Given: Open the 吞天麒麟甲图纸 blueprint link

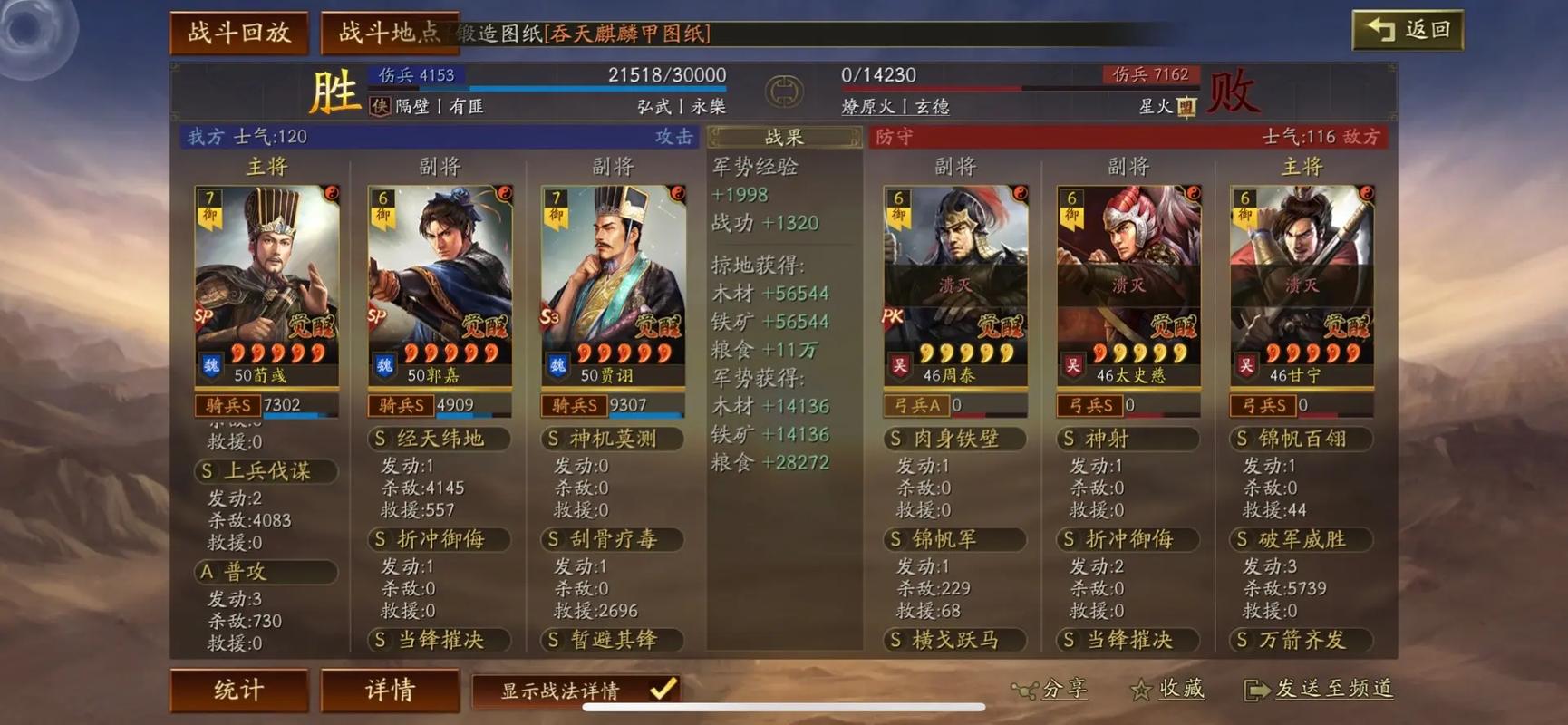Looking at the screenshot, I should pyautogui.click(x=627, y=33).
